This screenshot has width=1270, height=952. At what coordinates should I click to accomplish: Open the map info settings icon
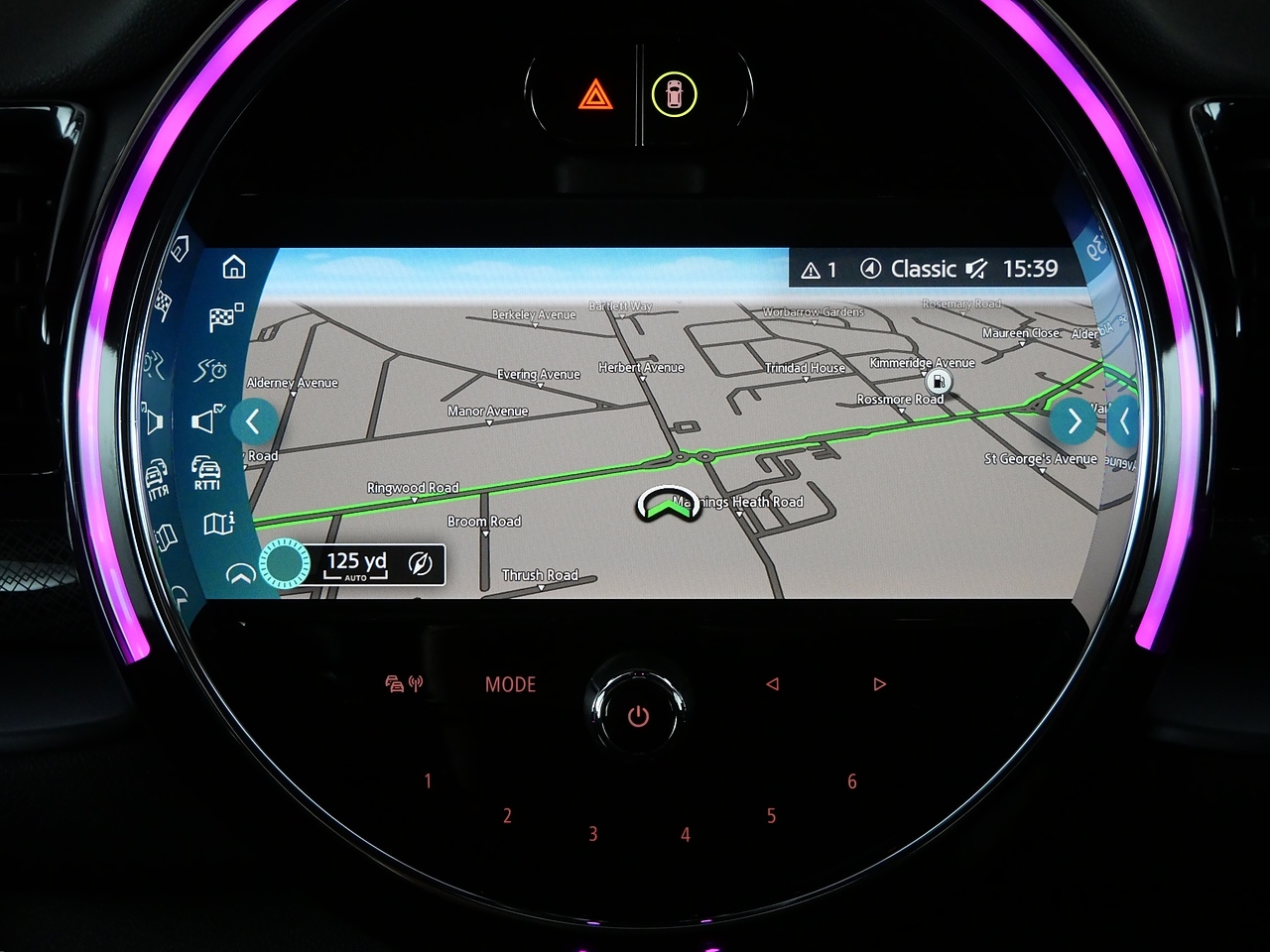pos(218,523)
